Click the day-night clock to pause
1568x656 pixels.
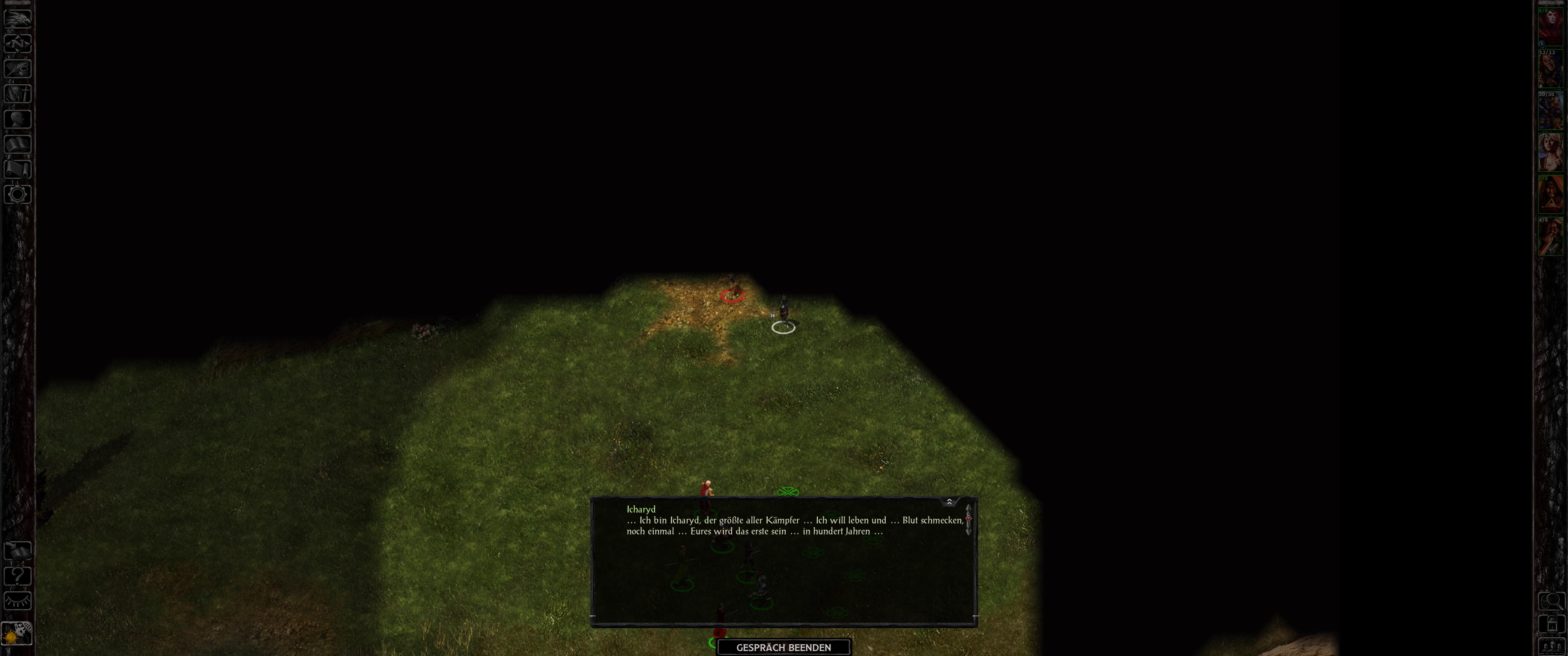[x=16, y=634]
